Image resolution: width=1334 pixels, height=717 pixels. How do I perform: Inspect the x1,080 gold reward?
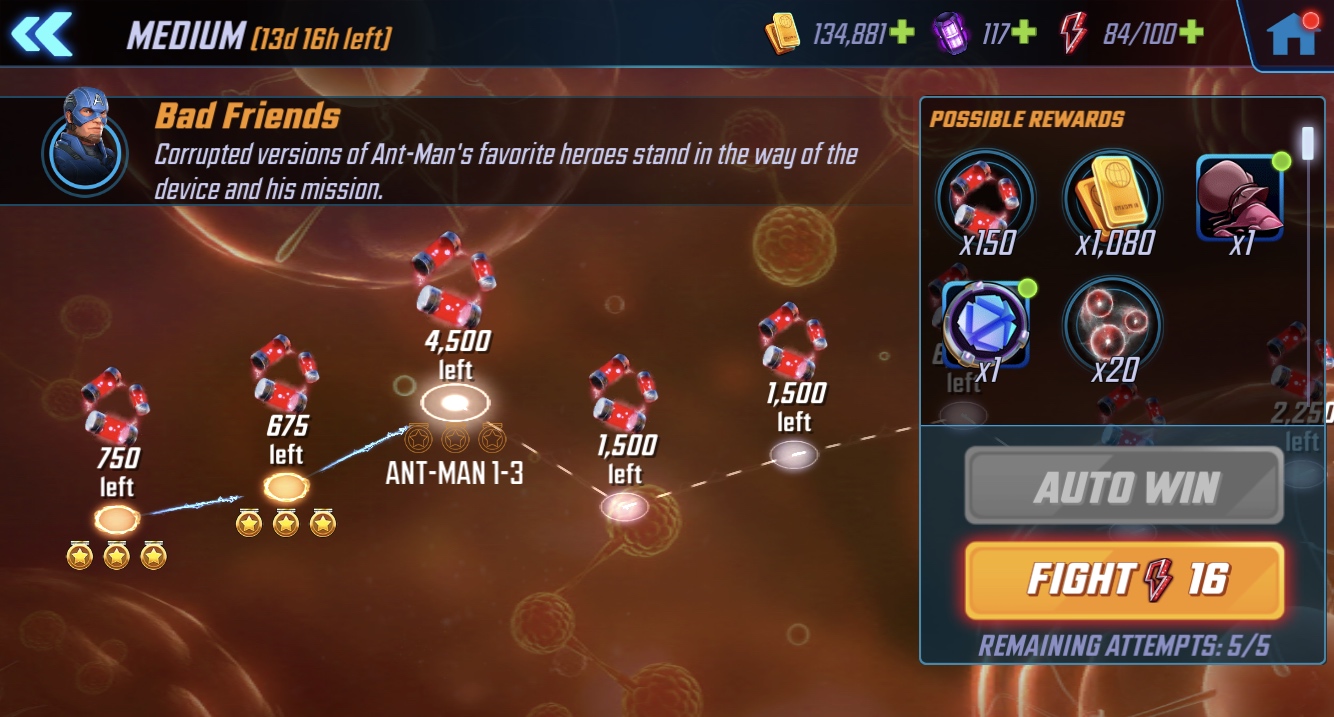(1113, 195)
